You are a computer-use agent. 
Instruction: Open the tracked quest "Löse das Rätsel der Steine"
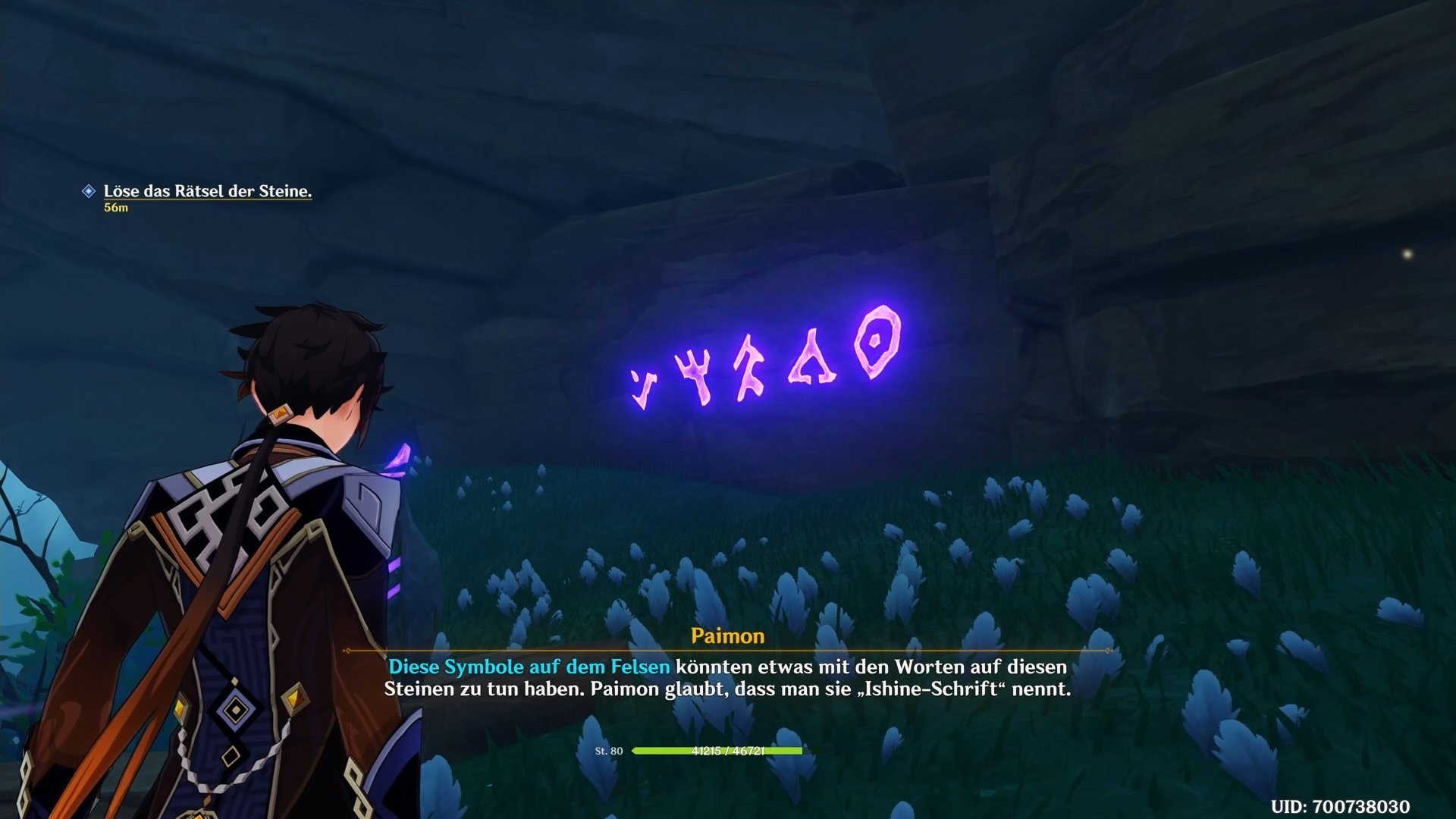click(x=207, y=191)
